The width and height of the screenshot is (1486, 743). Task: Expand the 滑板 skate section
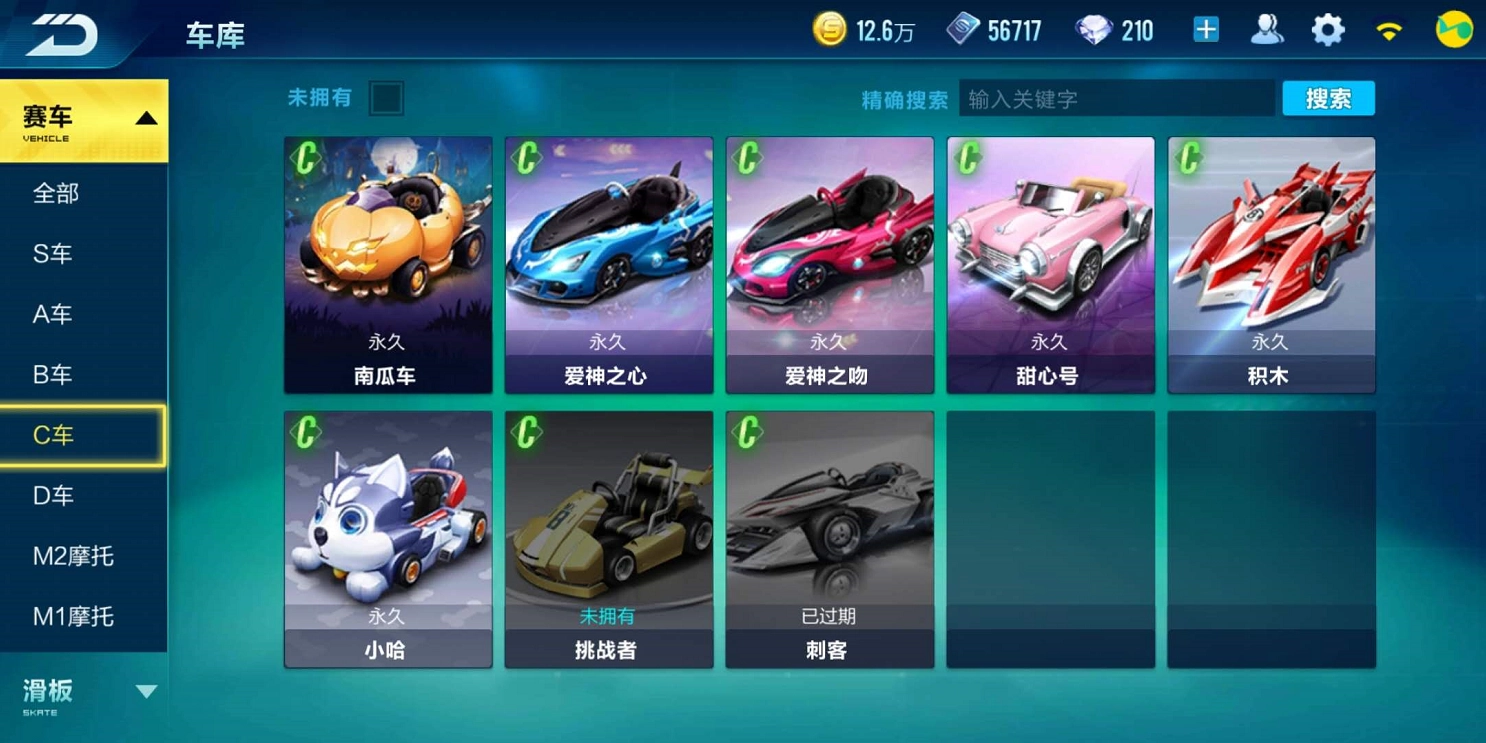pyautogui.click(x=84, y=693)
